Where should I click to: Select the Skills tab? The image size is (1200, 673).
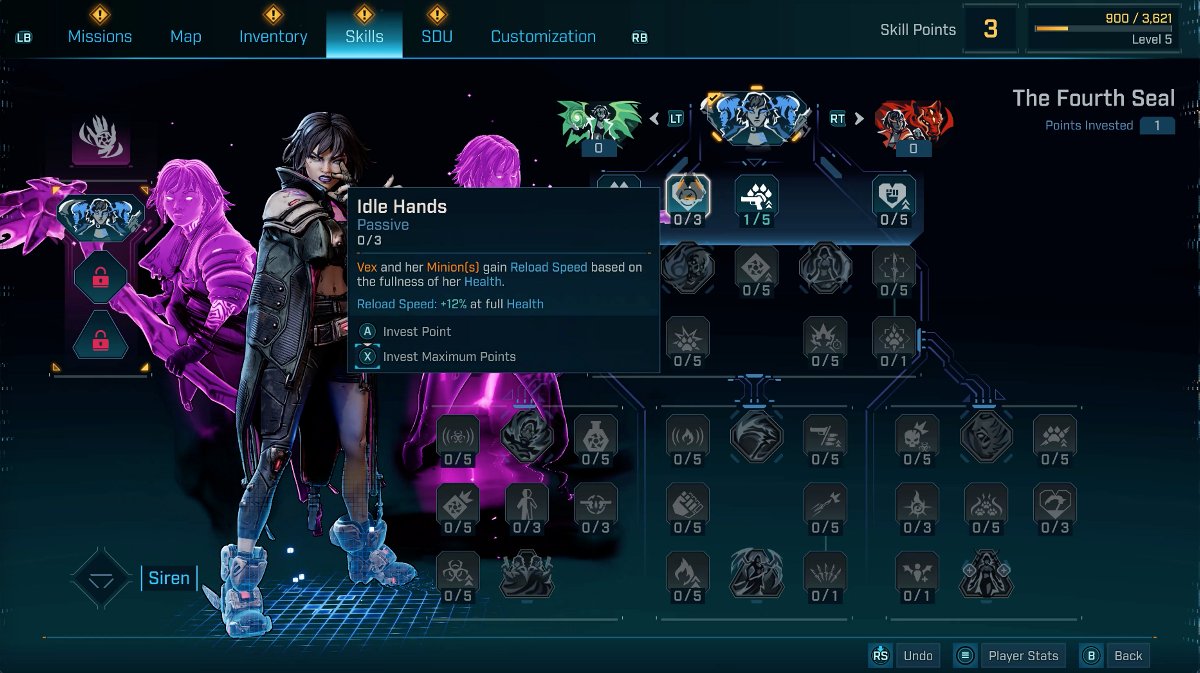tap(364, 36)
